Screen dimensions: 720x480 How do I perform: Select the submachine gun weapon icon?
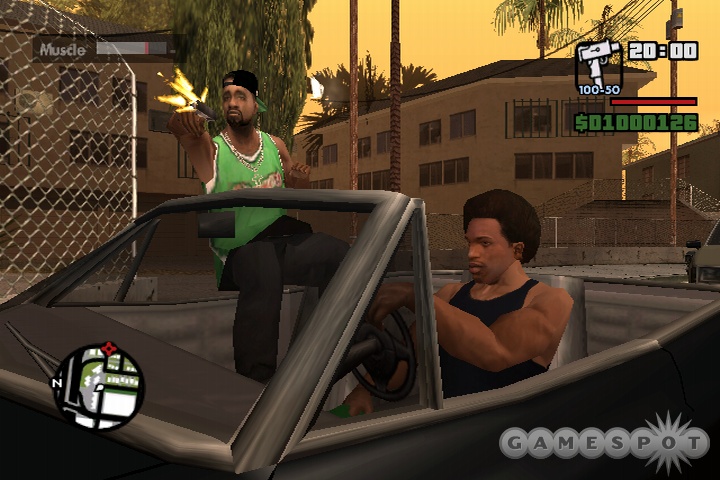coord(598,64)
